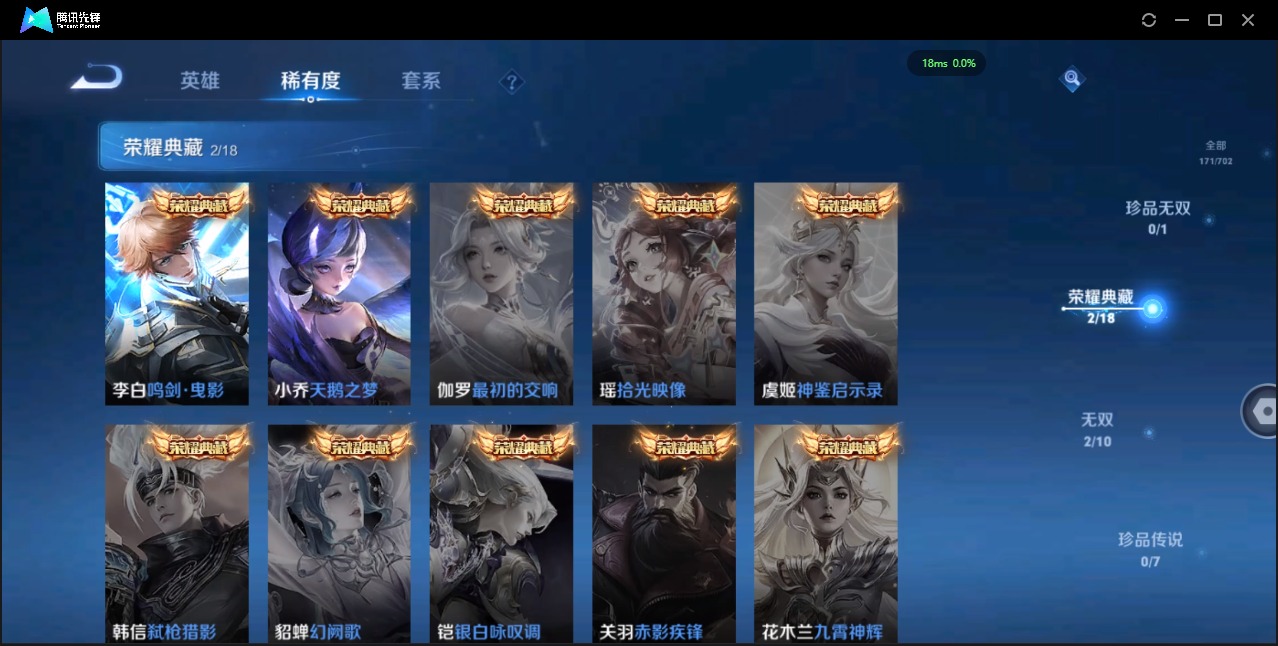1278x646 pixels.
Task: Select the 稀有度 tab
Action: [x=310, y=81]
